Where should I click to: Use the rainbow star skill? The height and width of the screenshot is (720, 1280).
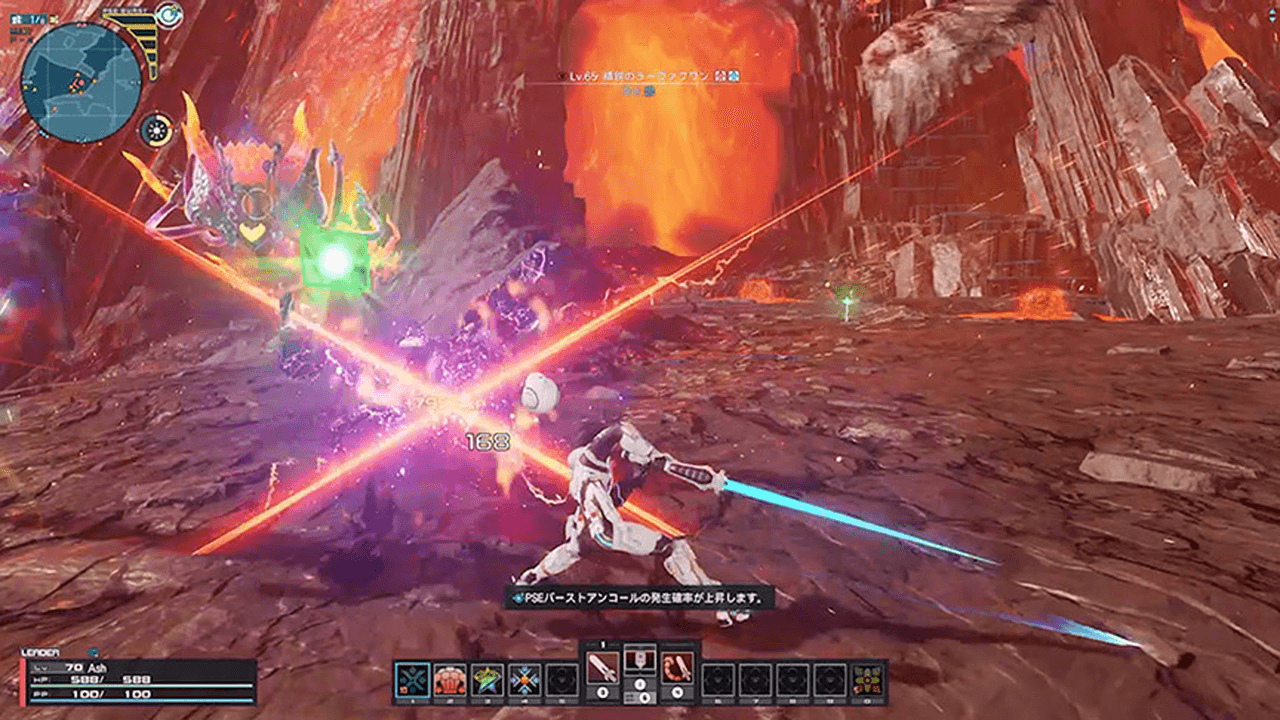pos(487,680)
